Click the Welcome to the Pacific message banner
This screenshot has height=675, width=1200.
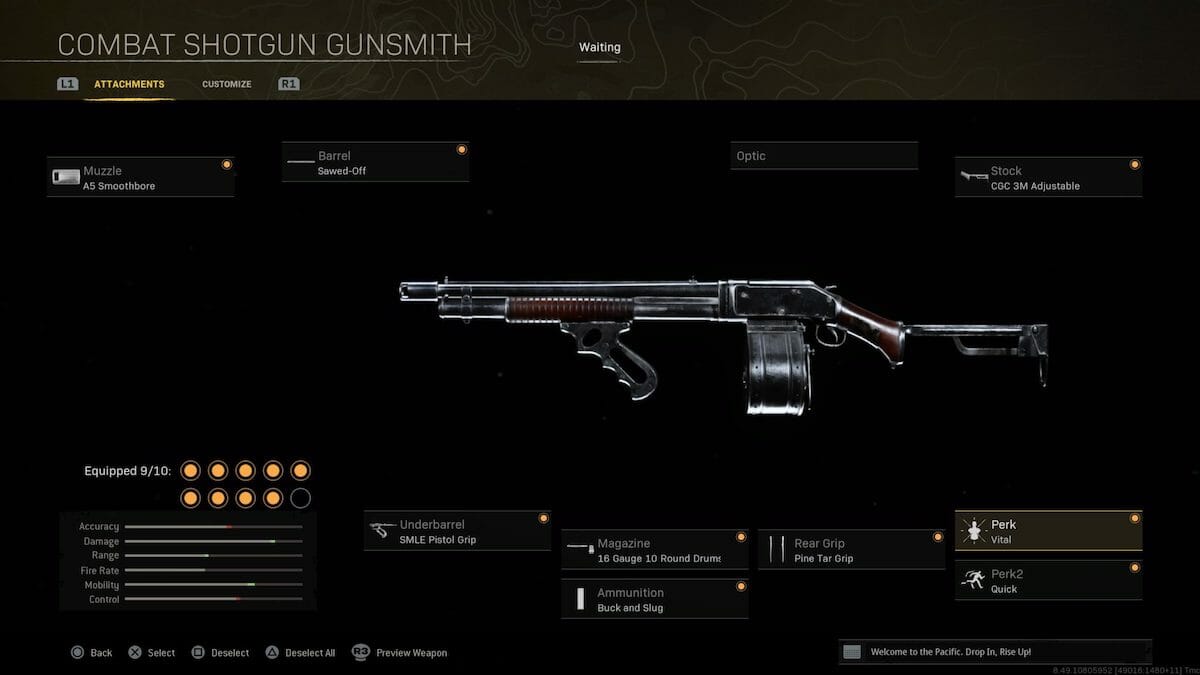[x=995, y=652]
